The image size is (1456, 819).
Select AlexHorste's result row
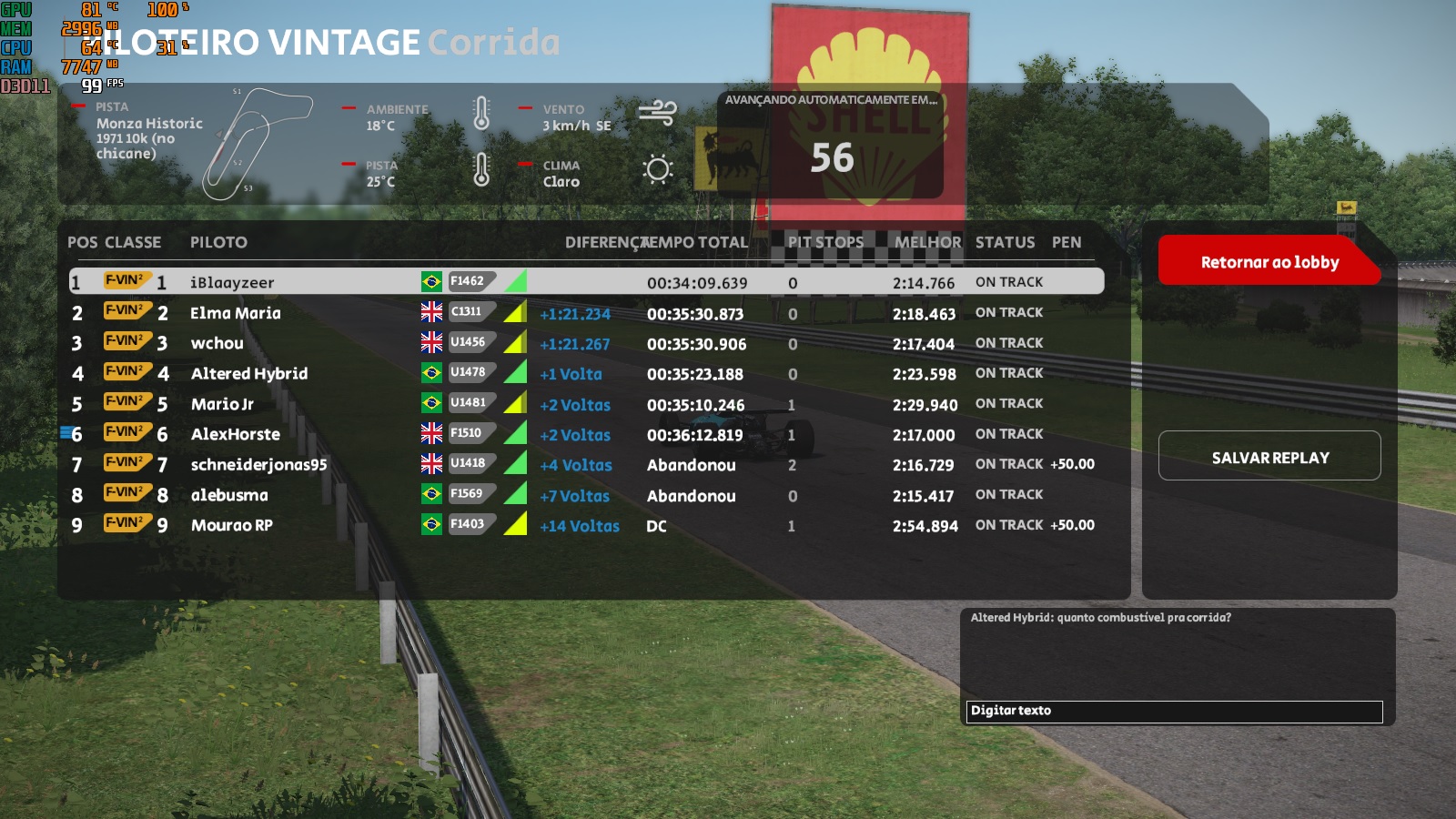click(236, 434)
